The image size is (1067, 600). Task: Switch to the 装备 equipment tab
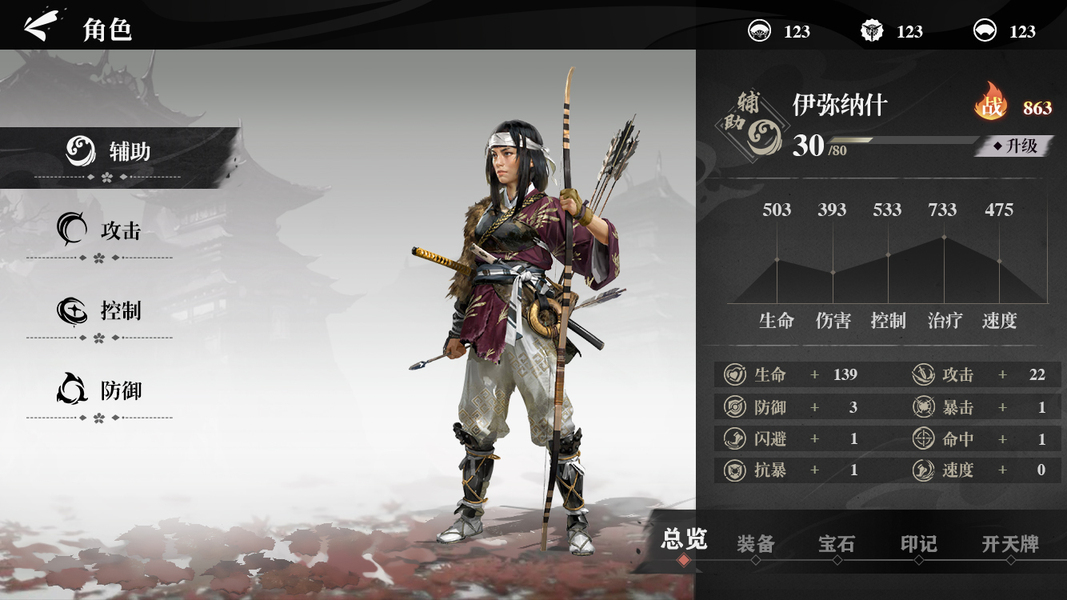[756, 544]
